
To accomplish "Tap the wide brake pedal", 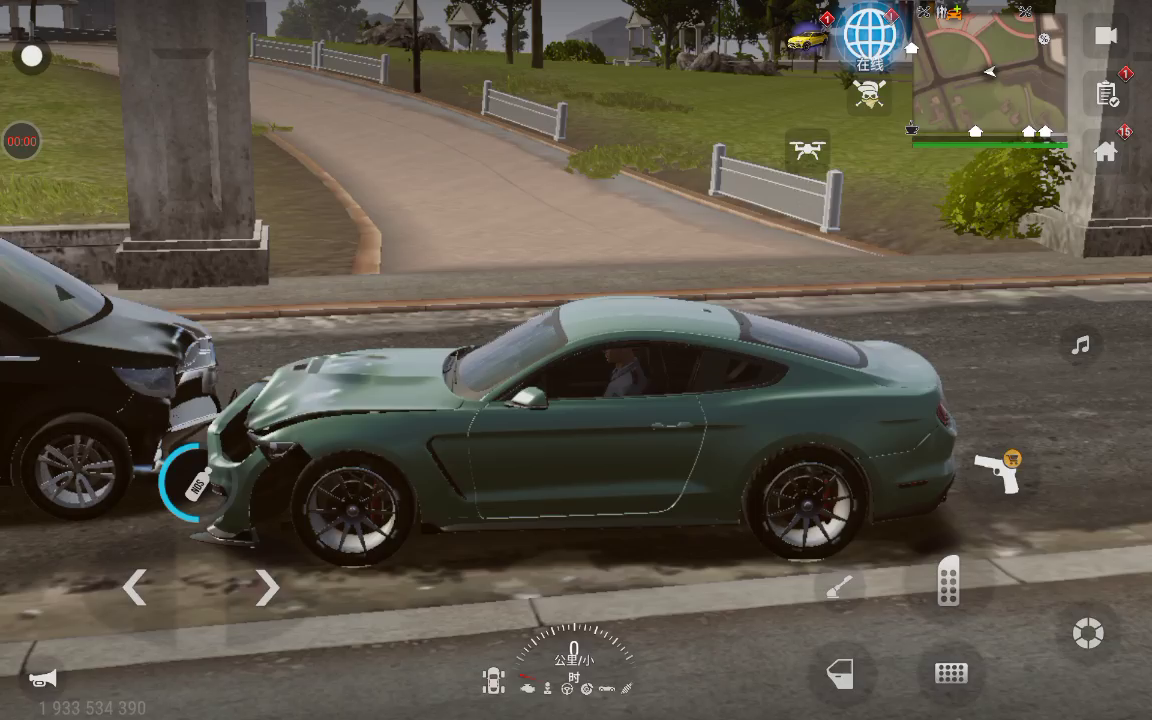I will (950, 673).
